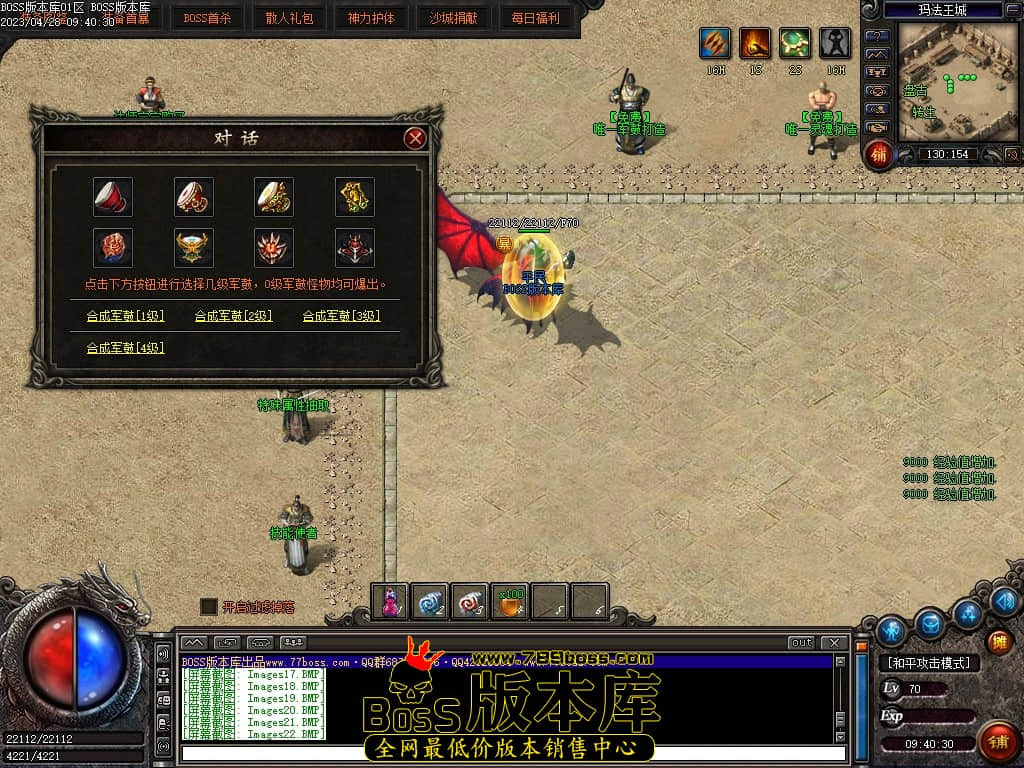The height and width of the screenshot is (768, 1024).
Task: Click the question mark help button
Action: tap(877, 36)
